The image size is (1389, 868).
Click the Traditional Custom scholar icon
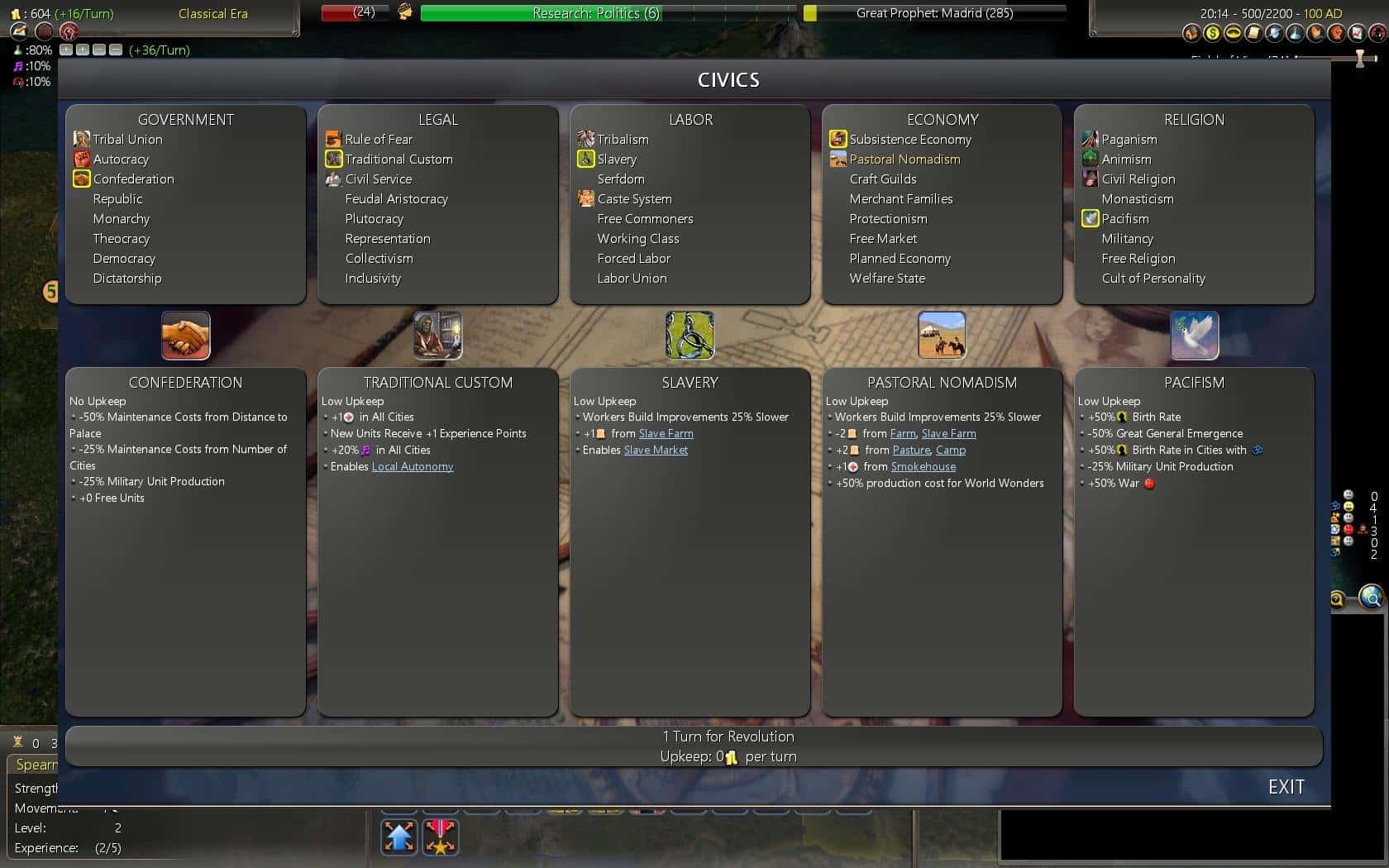coord(437,335)
